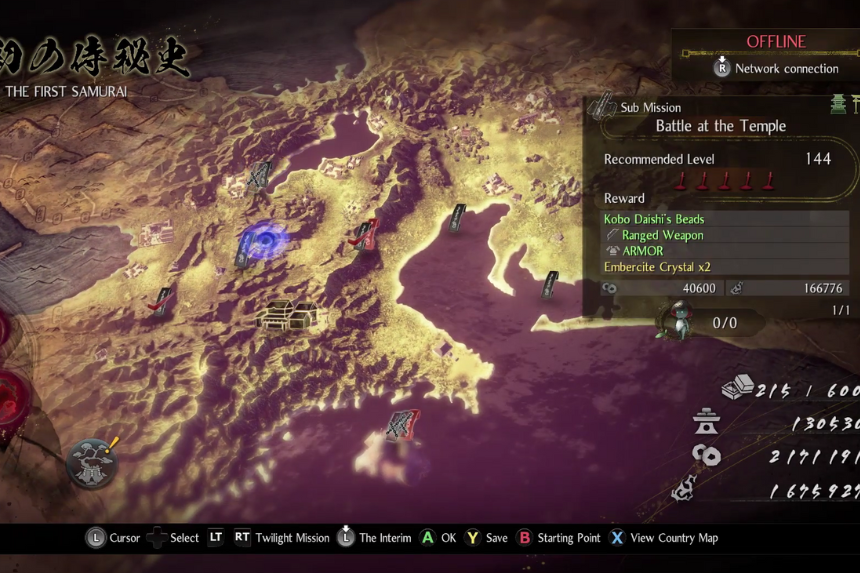Viewport: 860px width, 573px height.
Task: Inspect the Embercite Crystal x2 reward
Action: [654, 267]
